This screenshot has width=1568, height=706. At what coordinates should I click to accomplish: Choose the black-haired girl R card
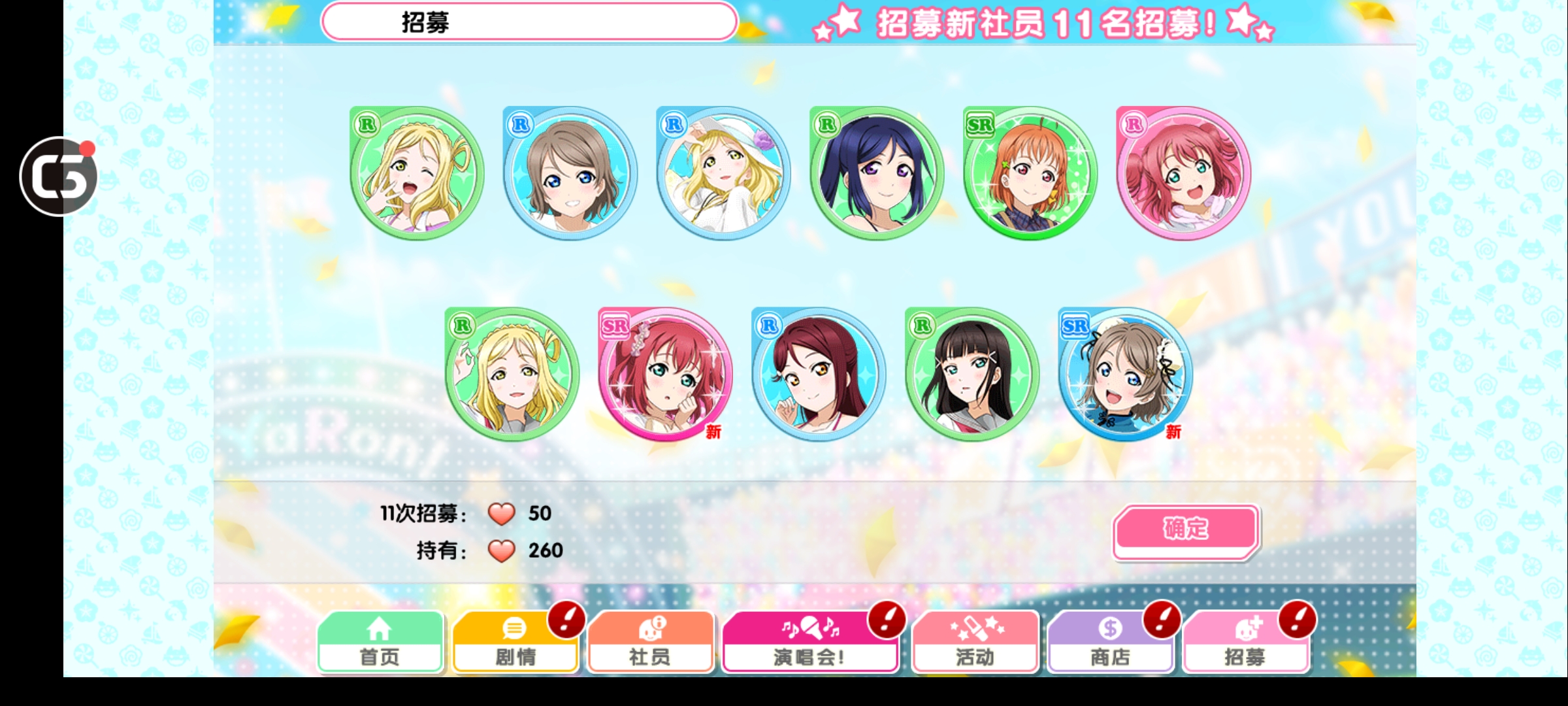point(972,375)
